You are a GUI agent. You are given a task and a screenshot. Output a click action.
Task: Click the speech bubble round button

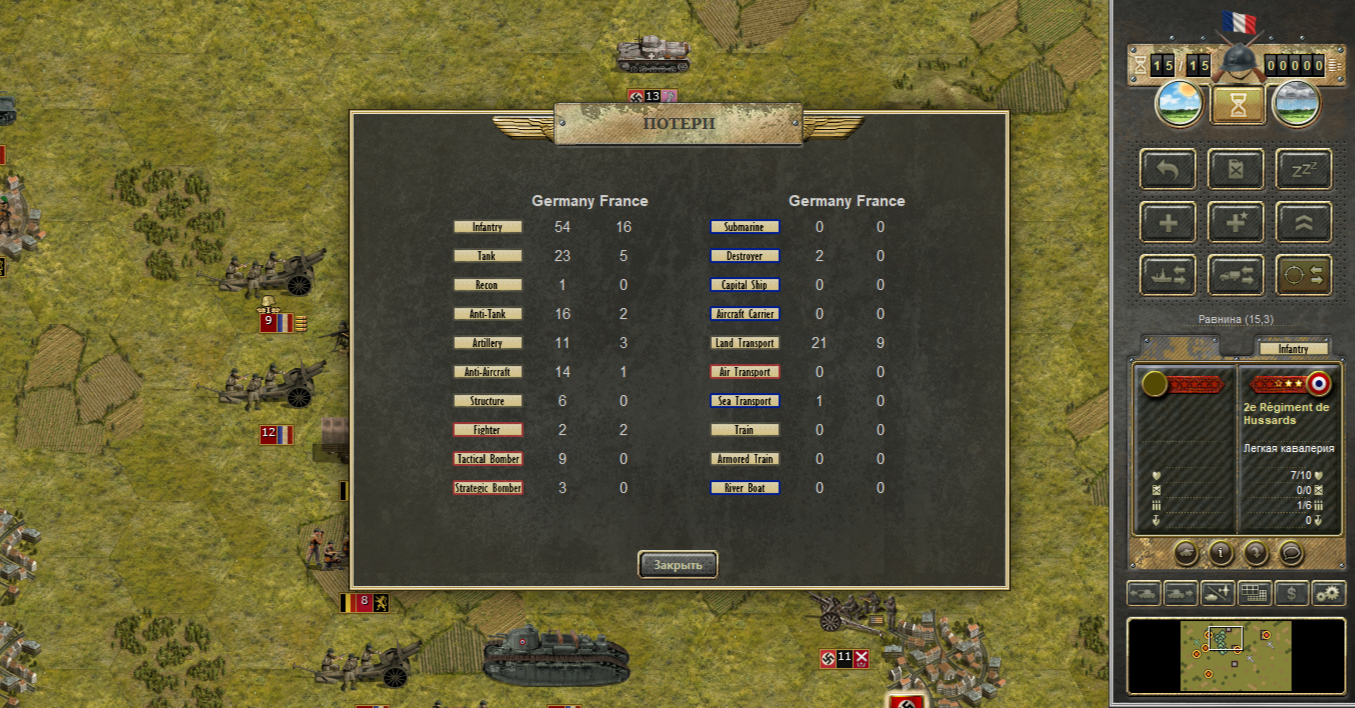click(x=1291, y=551)
